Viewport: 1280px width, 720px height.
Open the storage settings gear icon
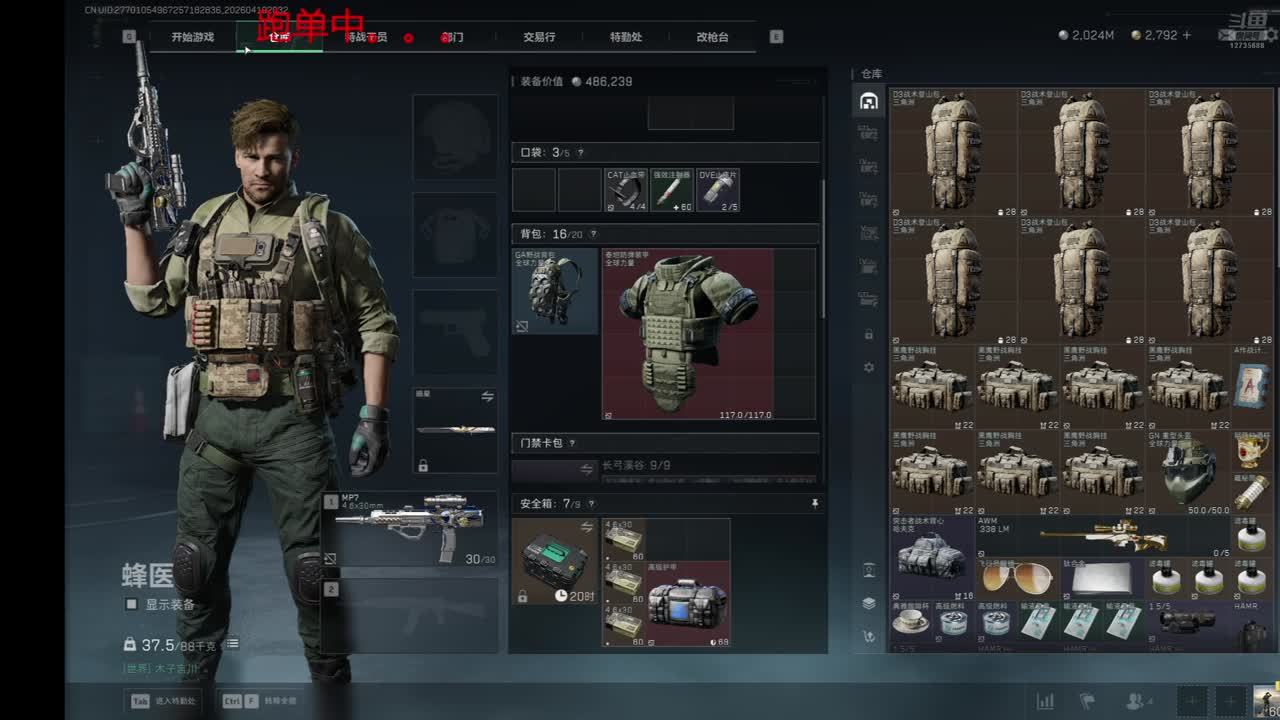pos(868,368)
